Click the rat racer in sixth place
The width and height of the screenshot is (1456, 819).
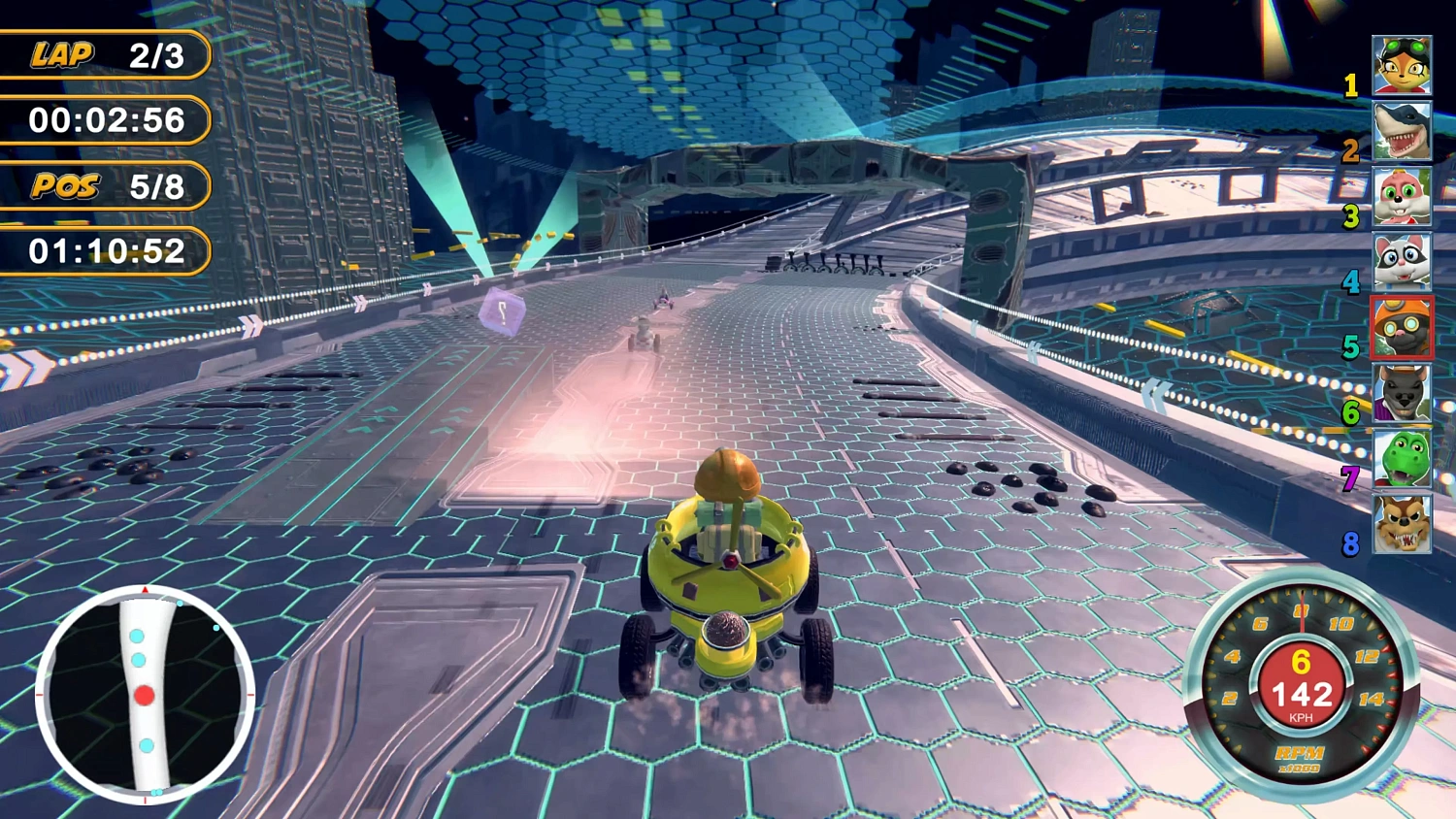(1402, 393)
